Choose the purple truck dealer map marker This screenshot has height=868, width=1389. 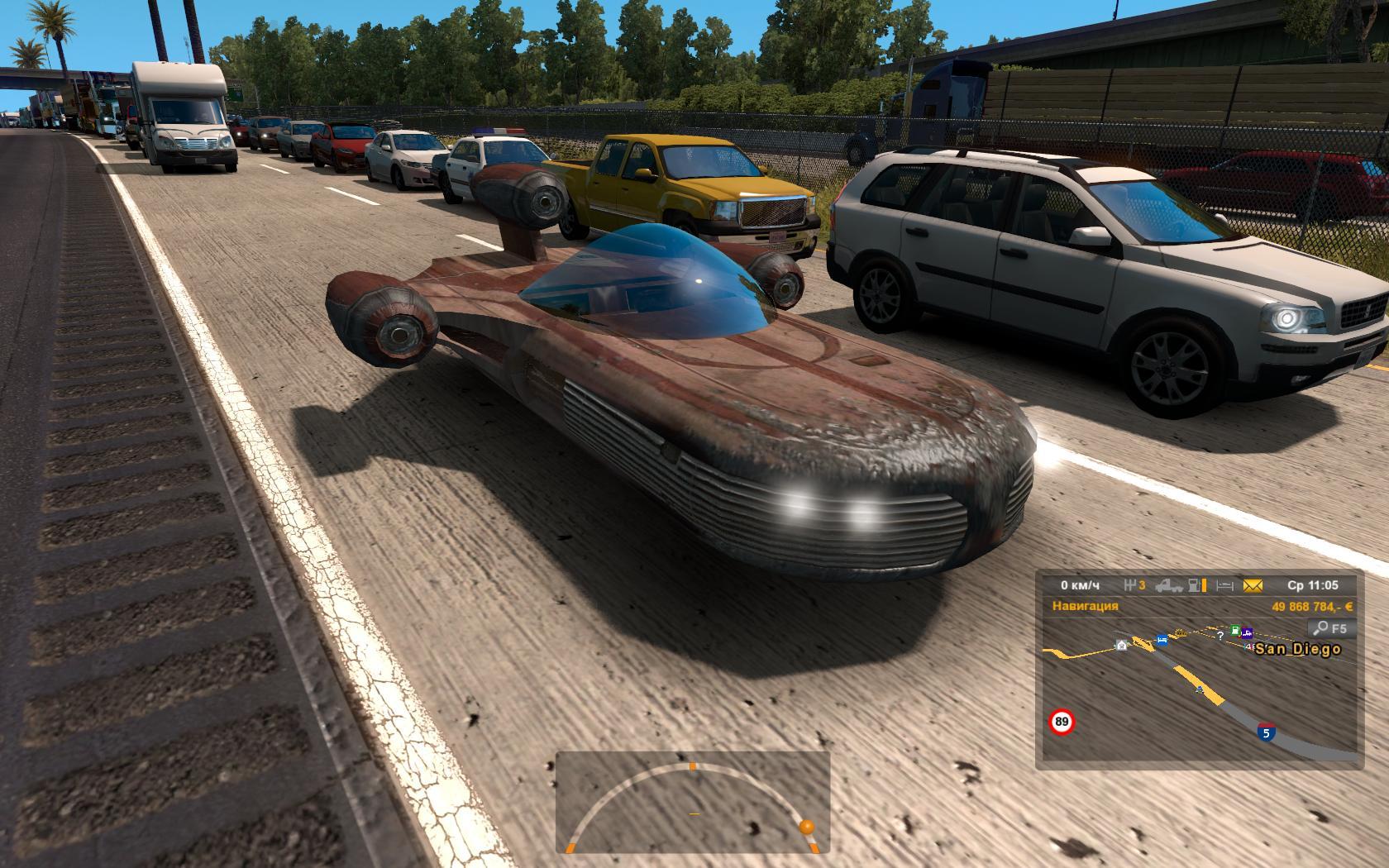click(x=1246, y=634)
